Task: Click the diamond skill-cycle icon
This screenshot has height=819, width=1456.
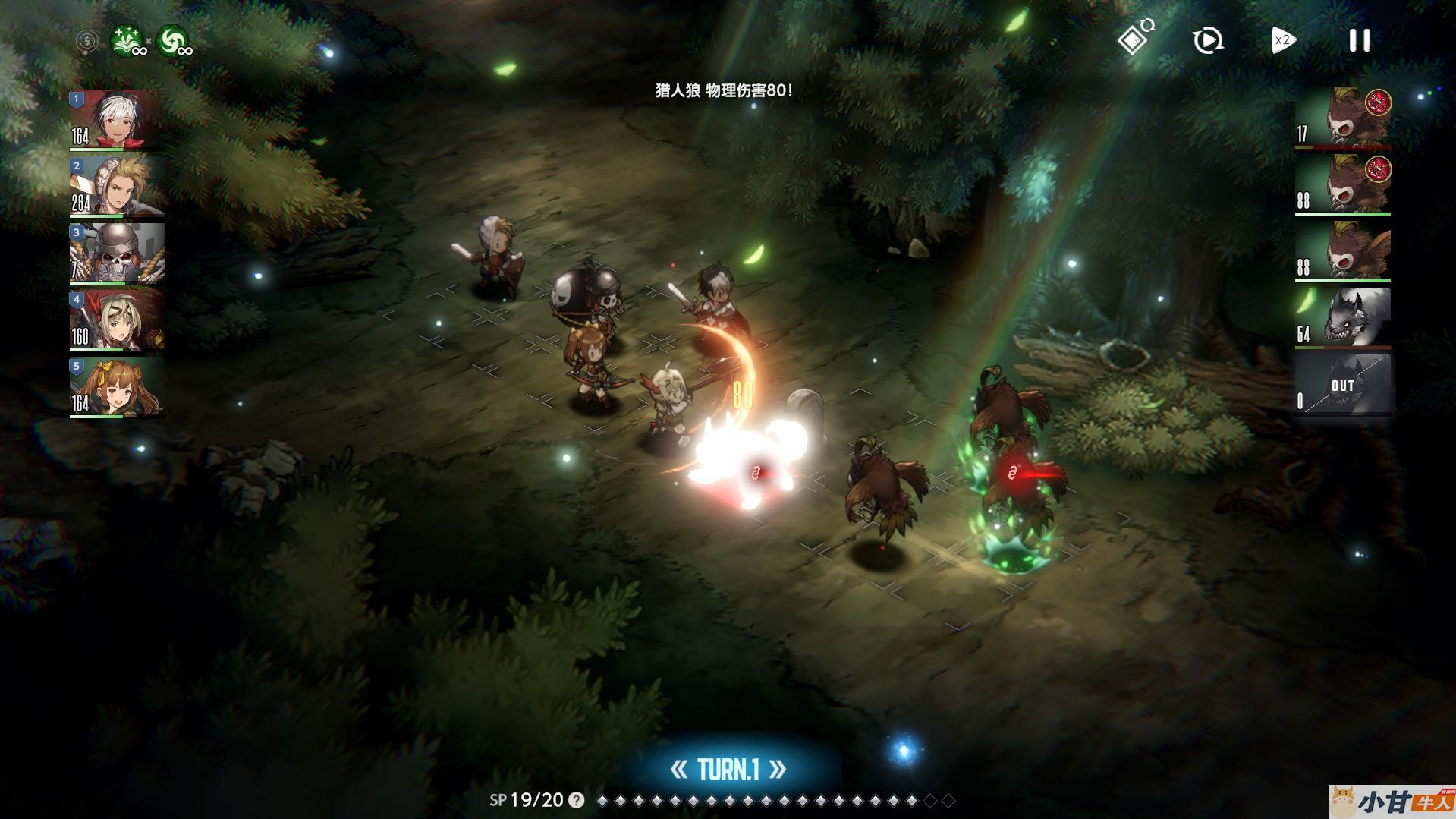Action: click(1134, 38)
